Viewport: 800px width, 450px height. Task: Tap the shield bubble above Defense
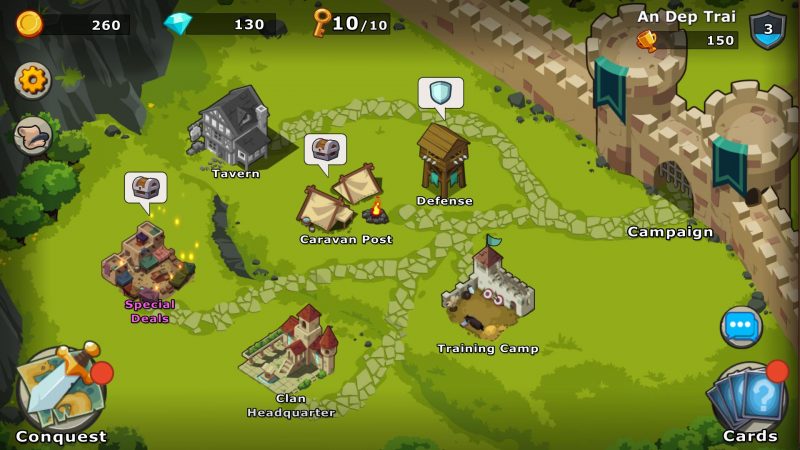click(441, 93)
